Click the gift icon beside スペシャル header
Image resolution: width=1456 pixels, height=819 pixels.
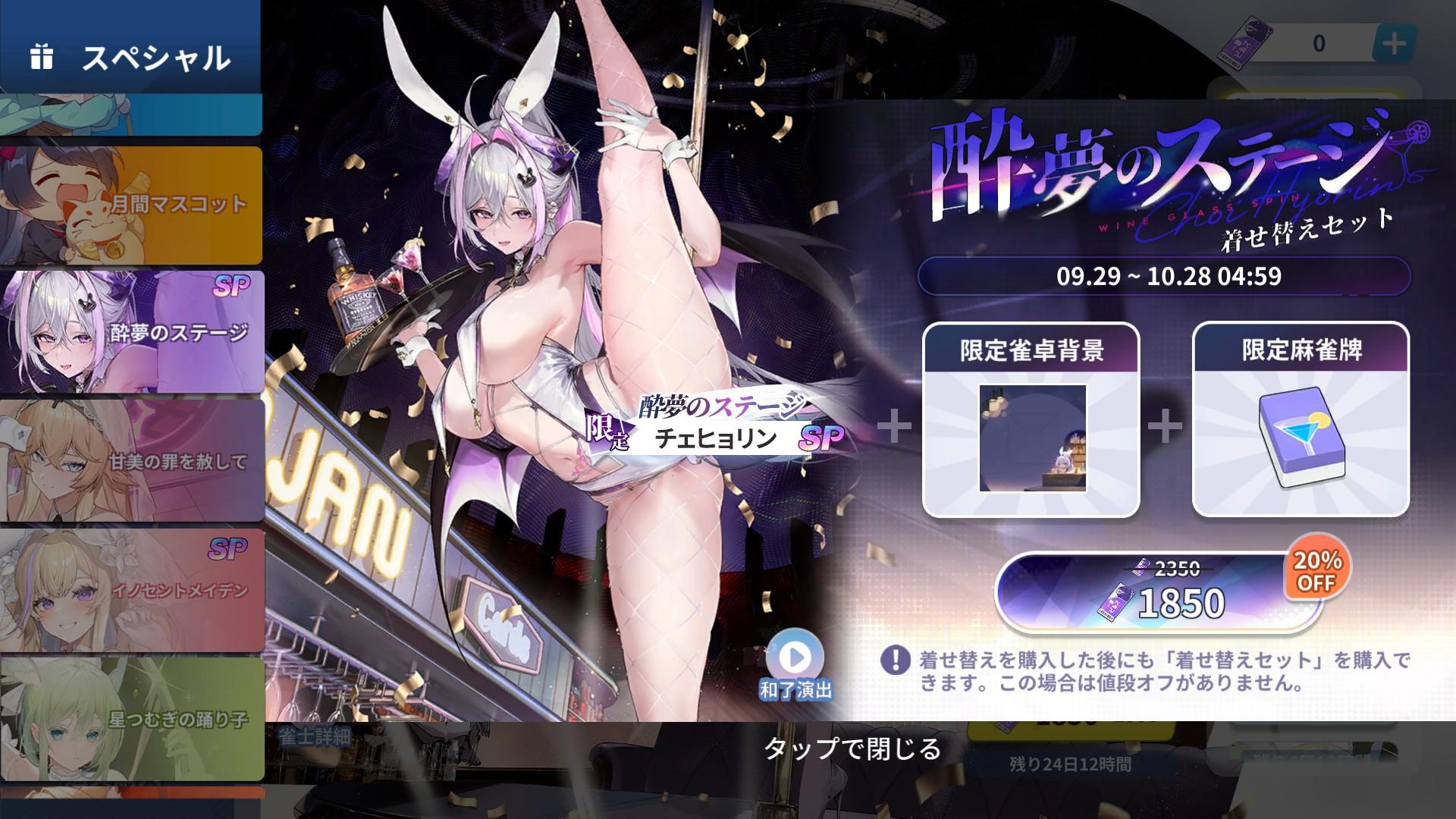(43, 53)
